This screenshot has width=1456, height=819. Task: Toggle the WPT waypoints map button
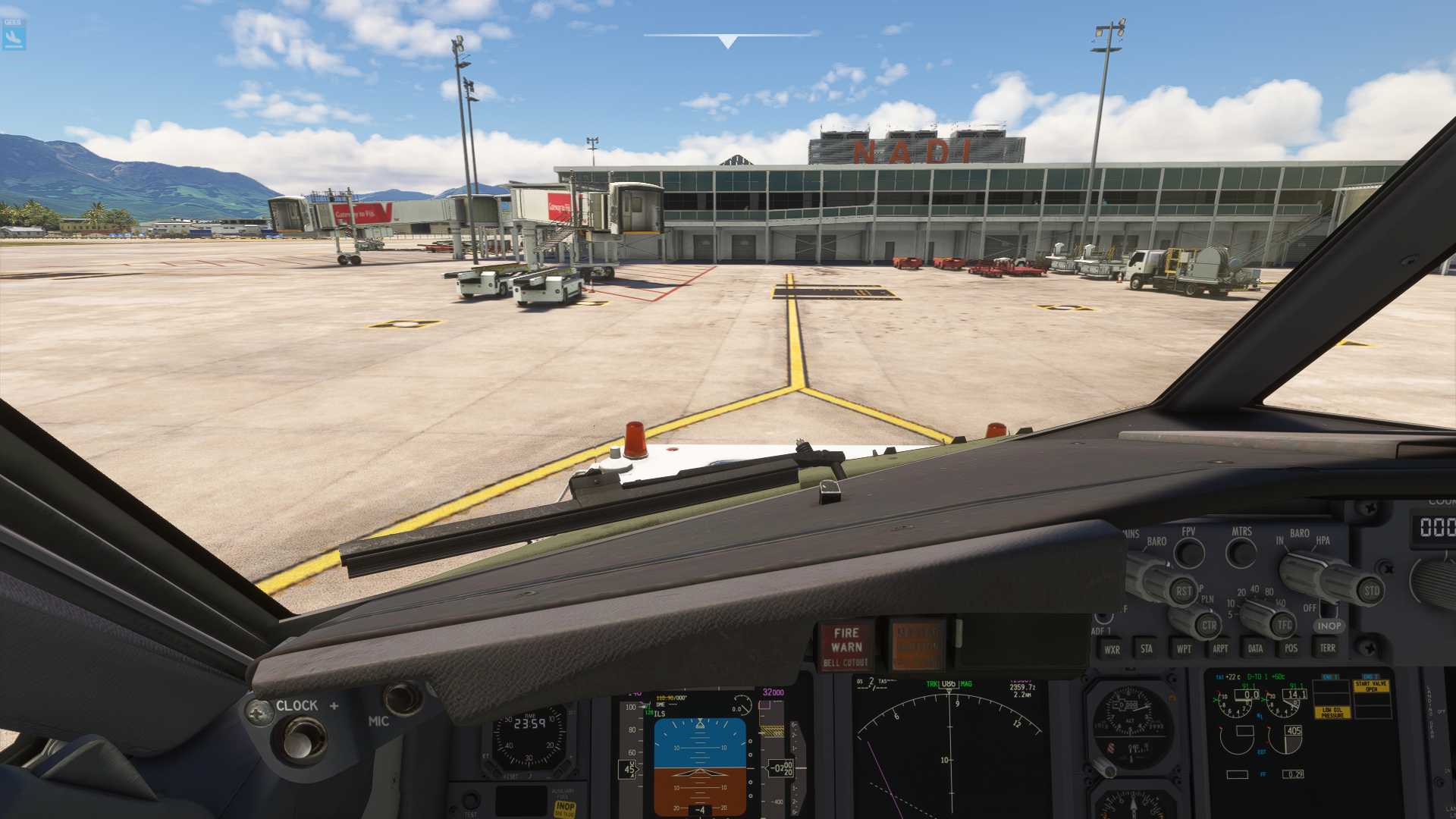pos(1183,649)
